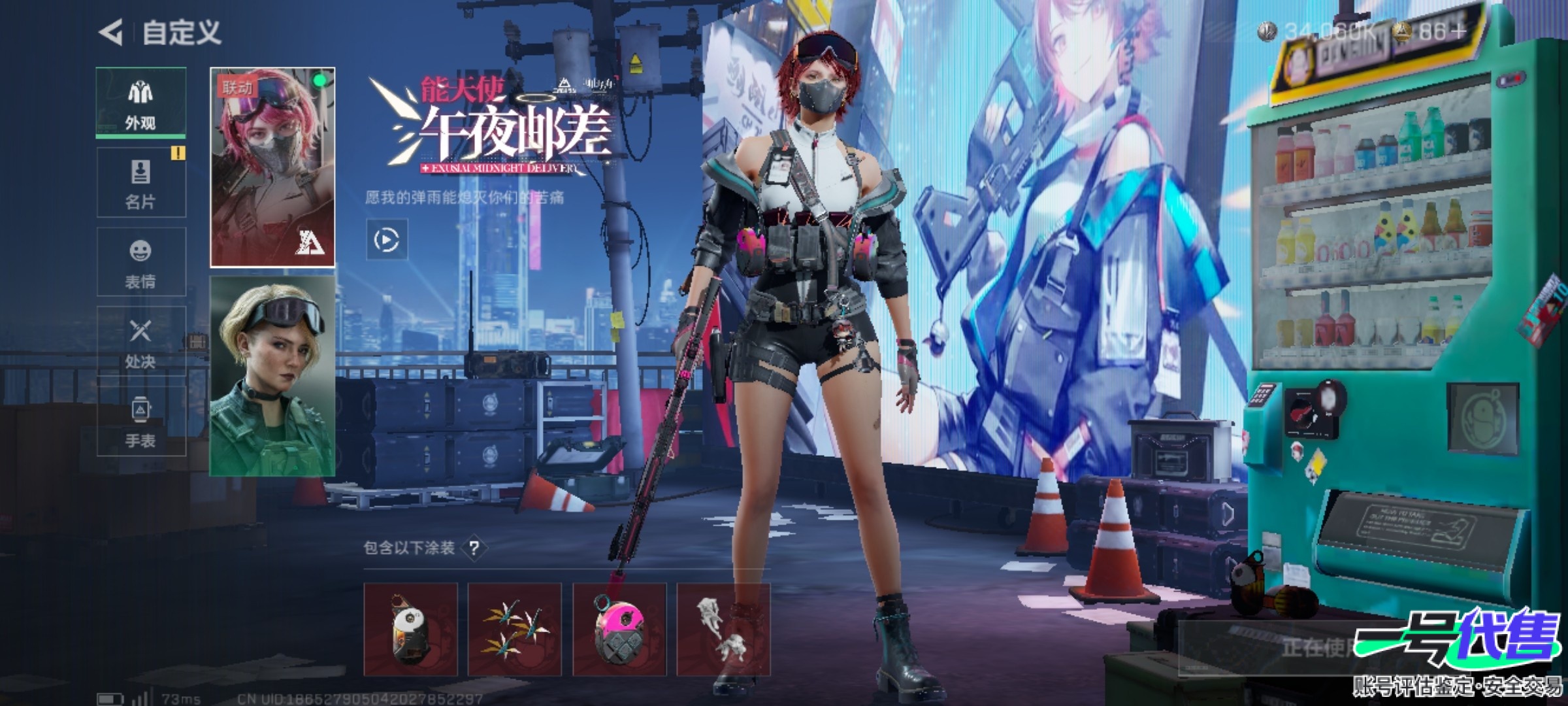The width and height of the screenshot is (1568, 706).
Task: Go back using the arrow beside 自定义
Action: click(x=111, y=32)
